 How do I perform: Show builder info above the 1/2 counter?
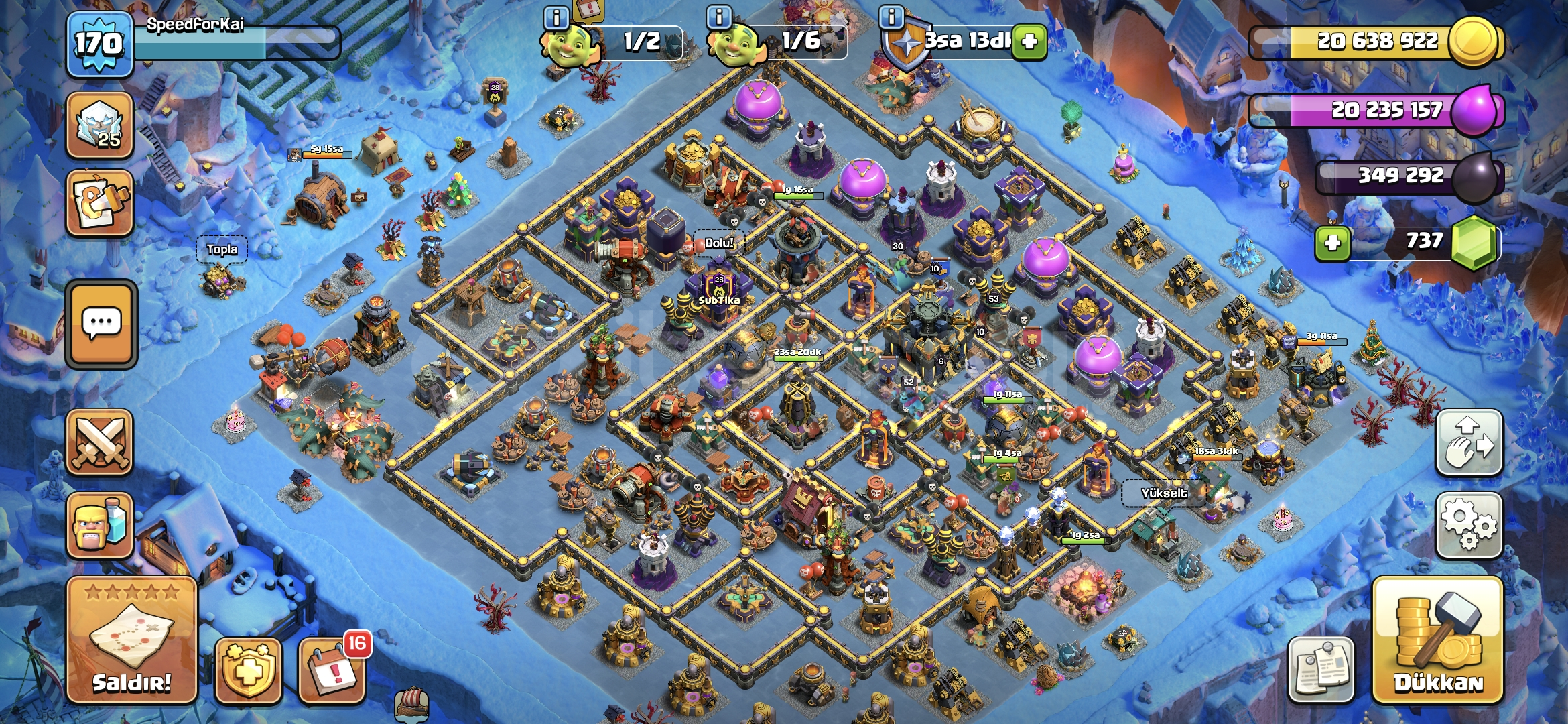click(556, 17)
